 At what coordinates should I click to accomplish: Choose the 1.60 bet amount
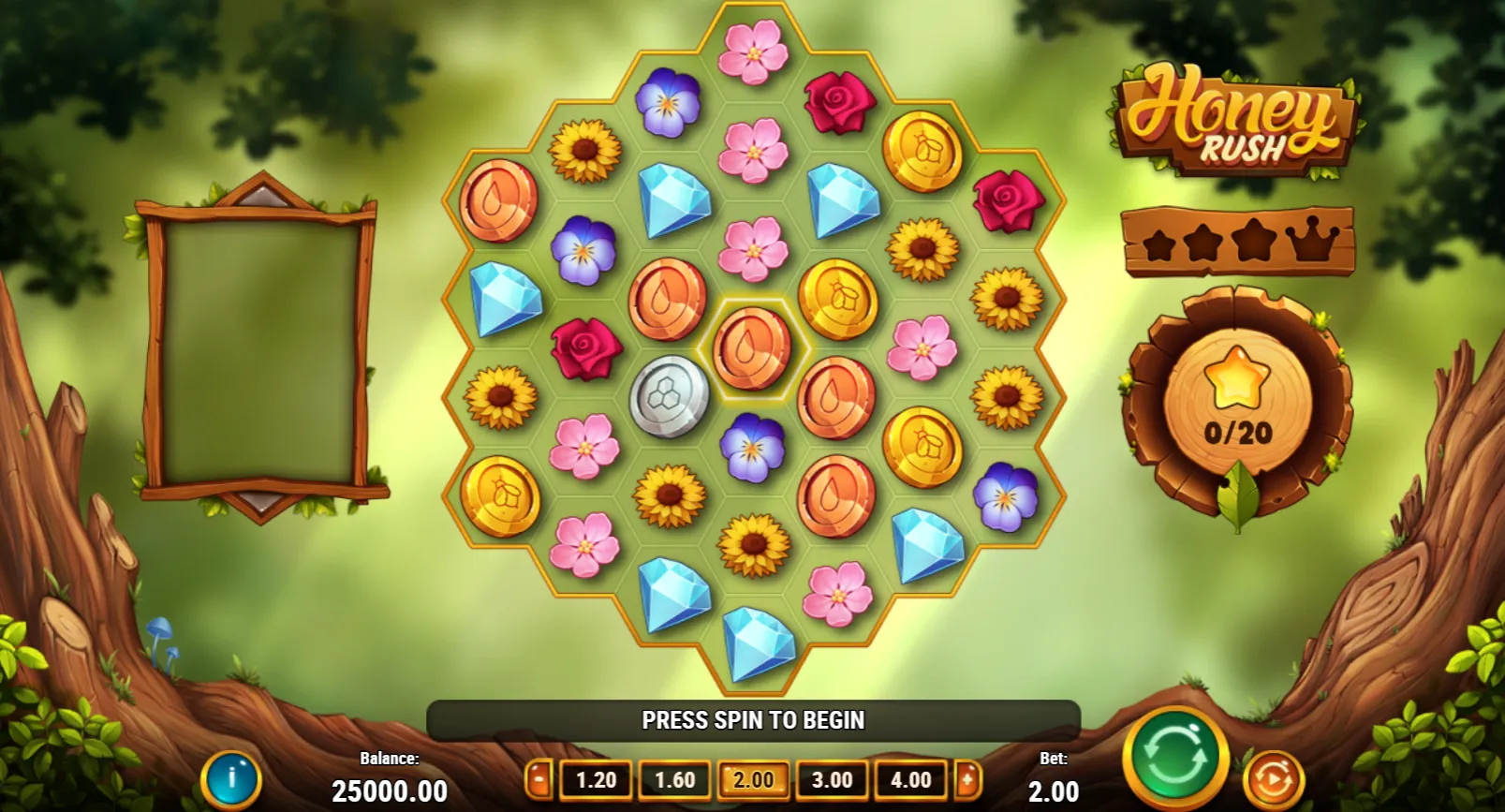[x=674, y=780]
